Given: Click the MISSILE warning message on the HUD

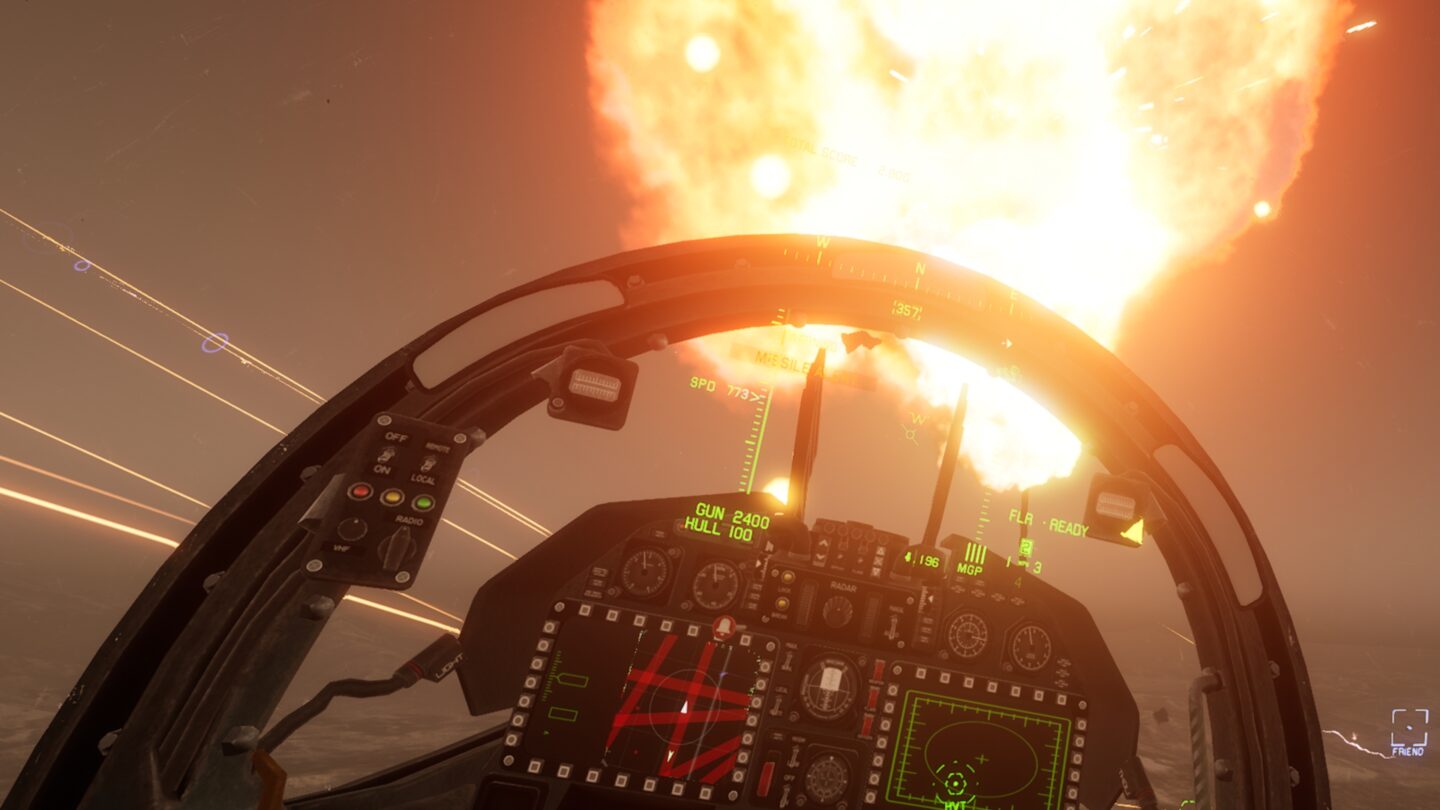Looking at the screenshot, I should click(789, 360).
